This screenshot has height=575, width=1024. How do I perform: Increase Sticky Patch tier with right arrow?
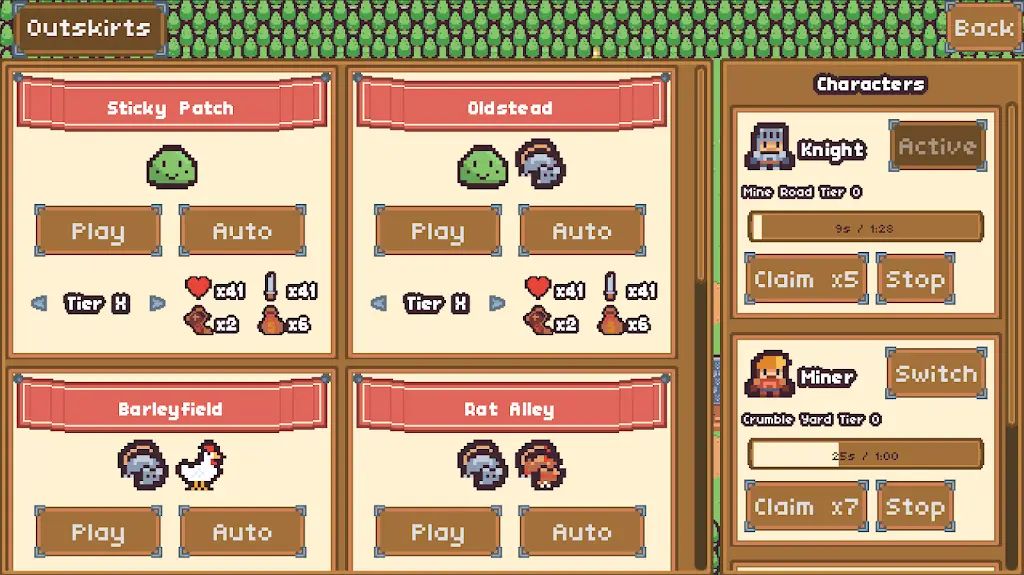point(157,303)
